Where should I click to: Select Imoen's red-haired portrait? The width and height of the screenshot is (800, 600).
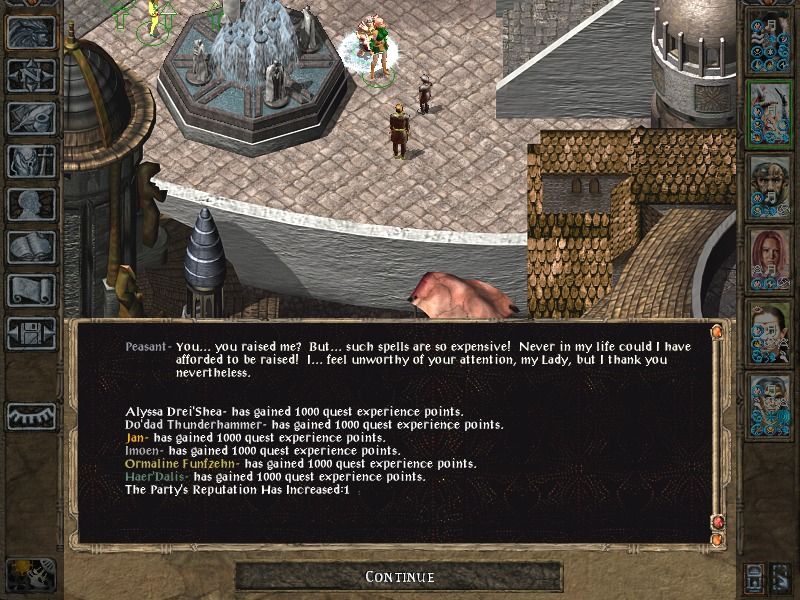click(x=768, y=258)
